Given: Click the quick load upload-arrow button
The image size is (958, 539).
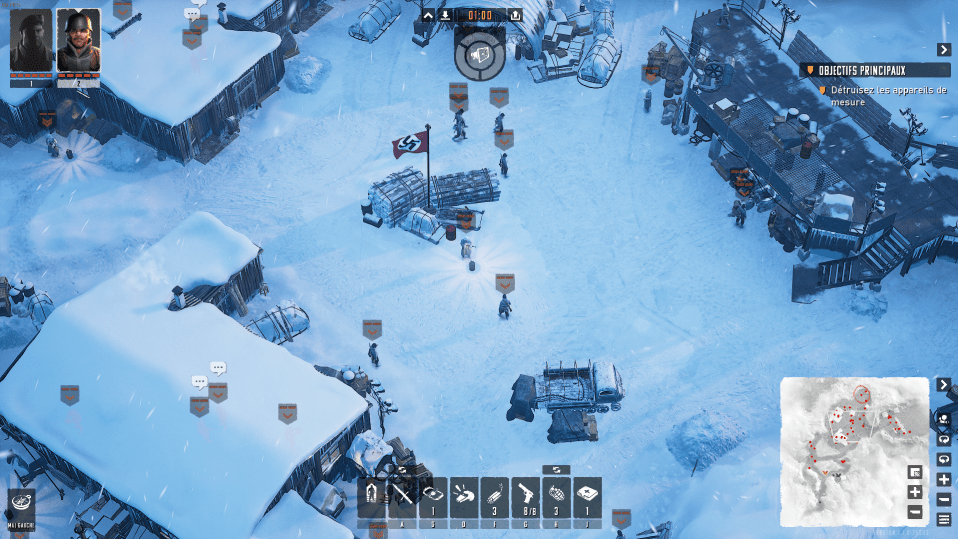Looking at the screenshot, I should point(515,15).
